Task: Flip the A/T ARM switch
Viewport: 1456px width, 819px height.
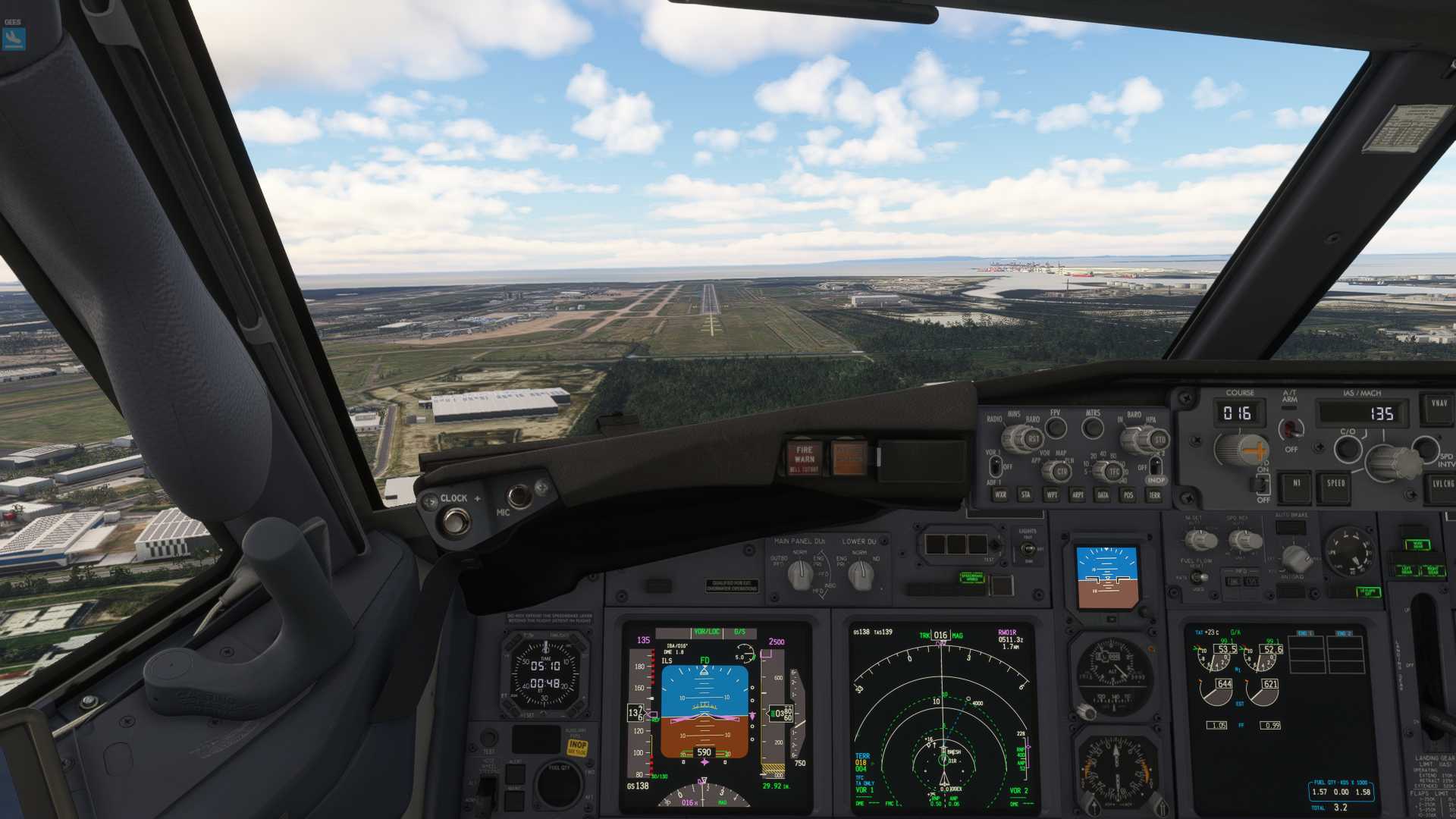Action: coord(1291,428)
